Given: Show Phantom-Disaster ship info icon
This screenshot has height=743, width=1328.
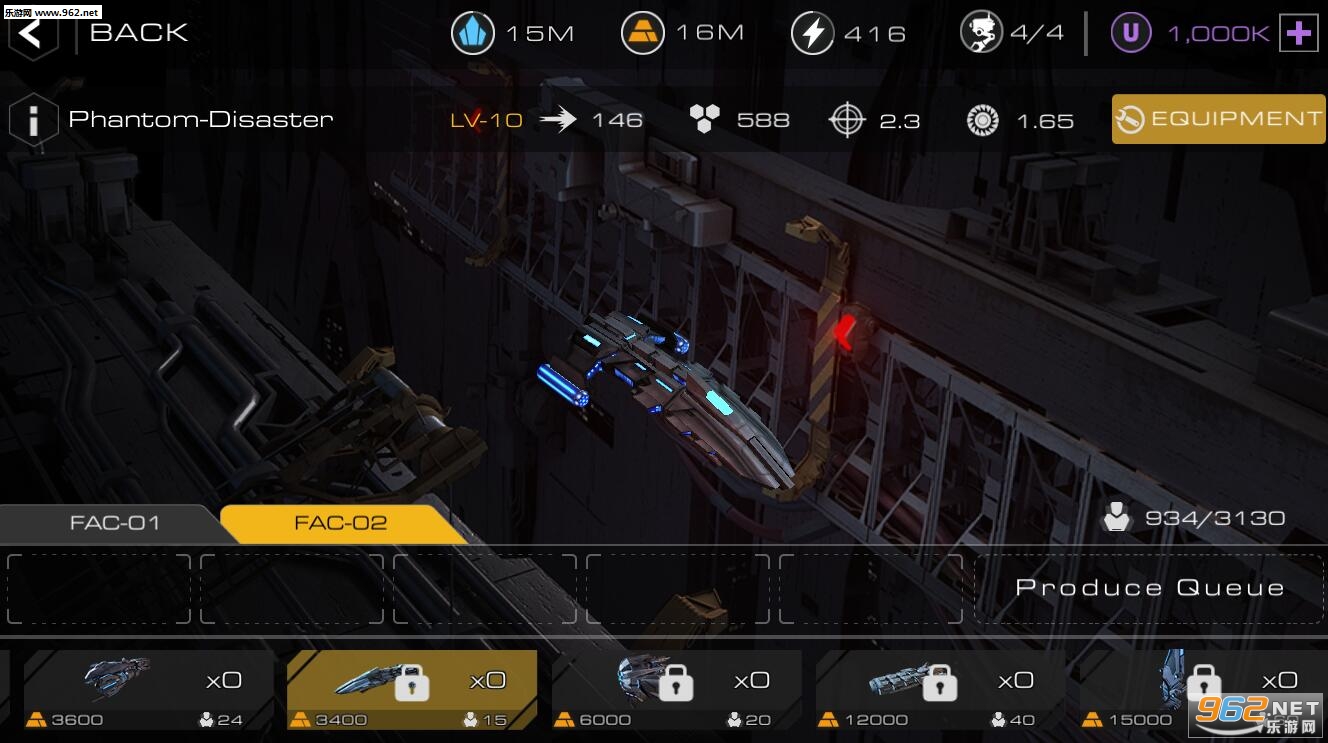Looking at the screenshot, I should click(x=32, y=120).
